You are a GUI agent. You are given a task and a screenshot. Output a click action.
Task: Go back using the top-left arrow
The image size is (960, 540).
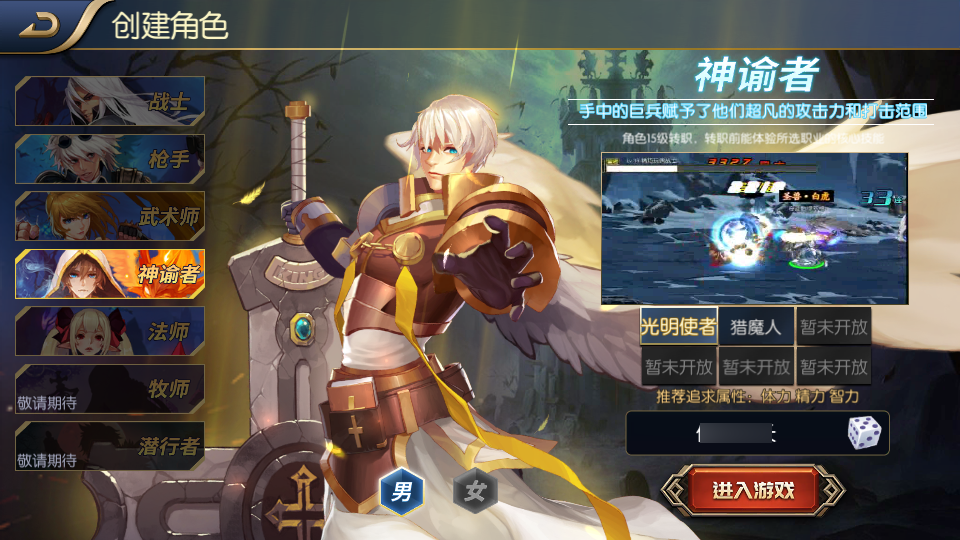[x=38, y=24]
